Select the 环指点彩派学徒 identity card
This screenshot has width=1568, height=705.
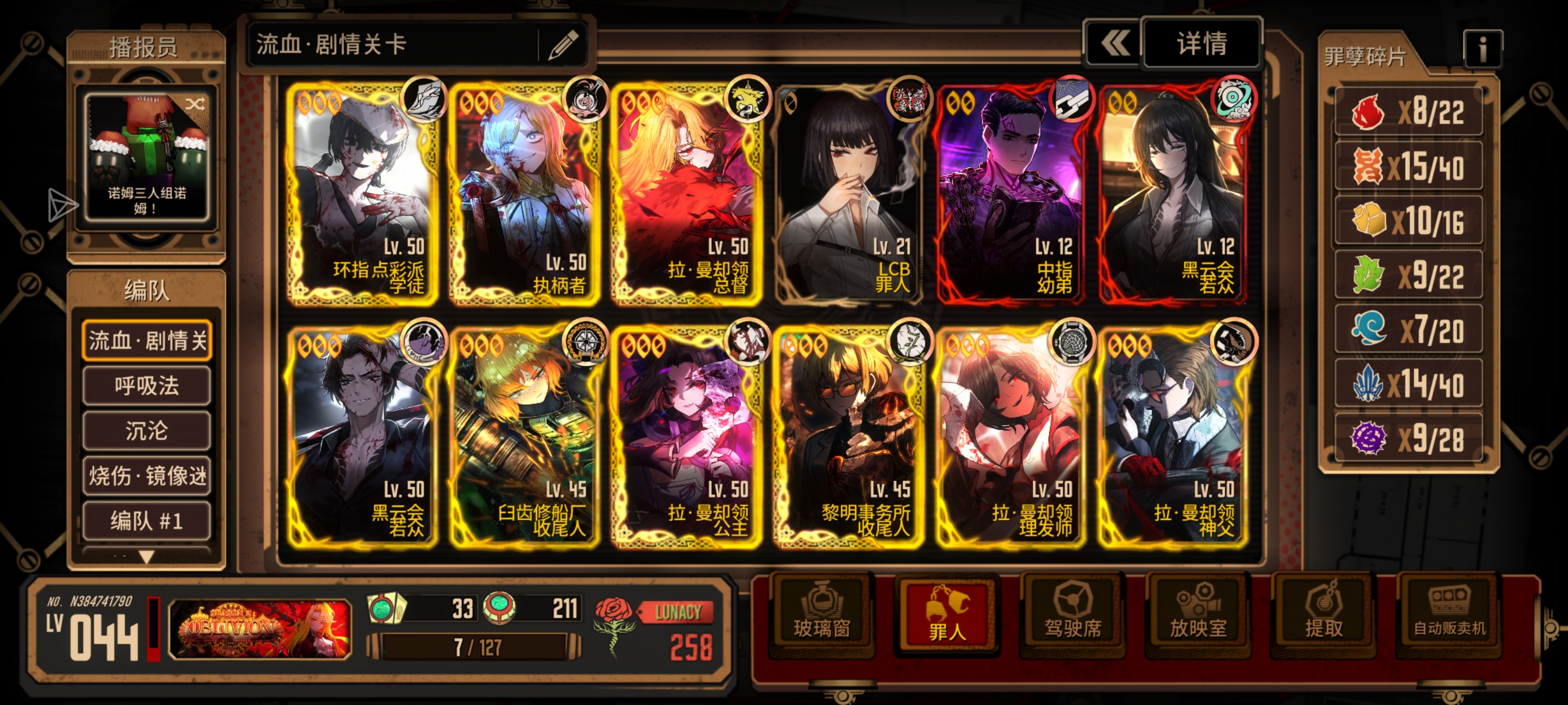[x=363, y=195]
